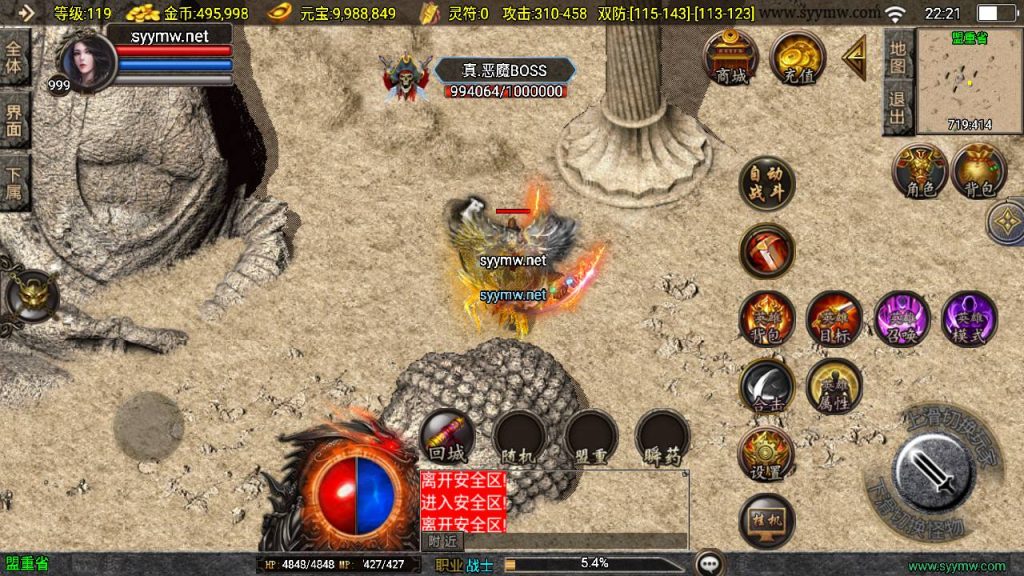Open the 英雄背包 hero bag
The image size is (1024, 576).
(767, 319)
